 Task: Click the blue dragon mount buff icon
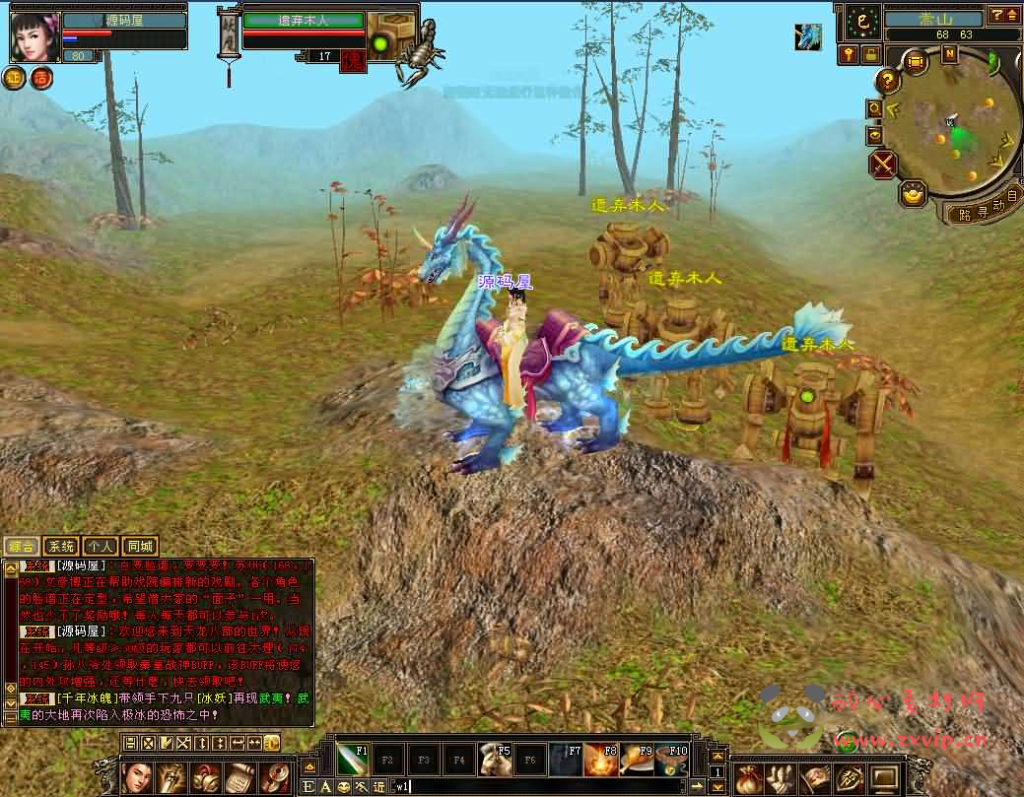point(808,37)
